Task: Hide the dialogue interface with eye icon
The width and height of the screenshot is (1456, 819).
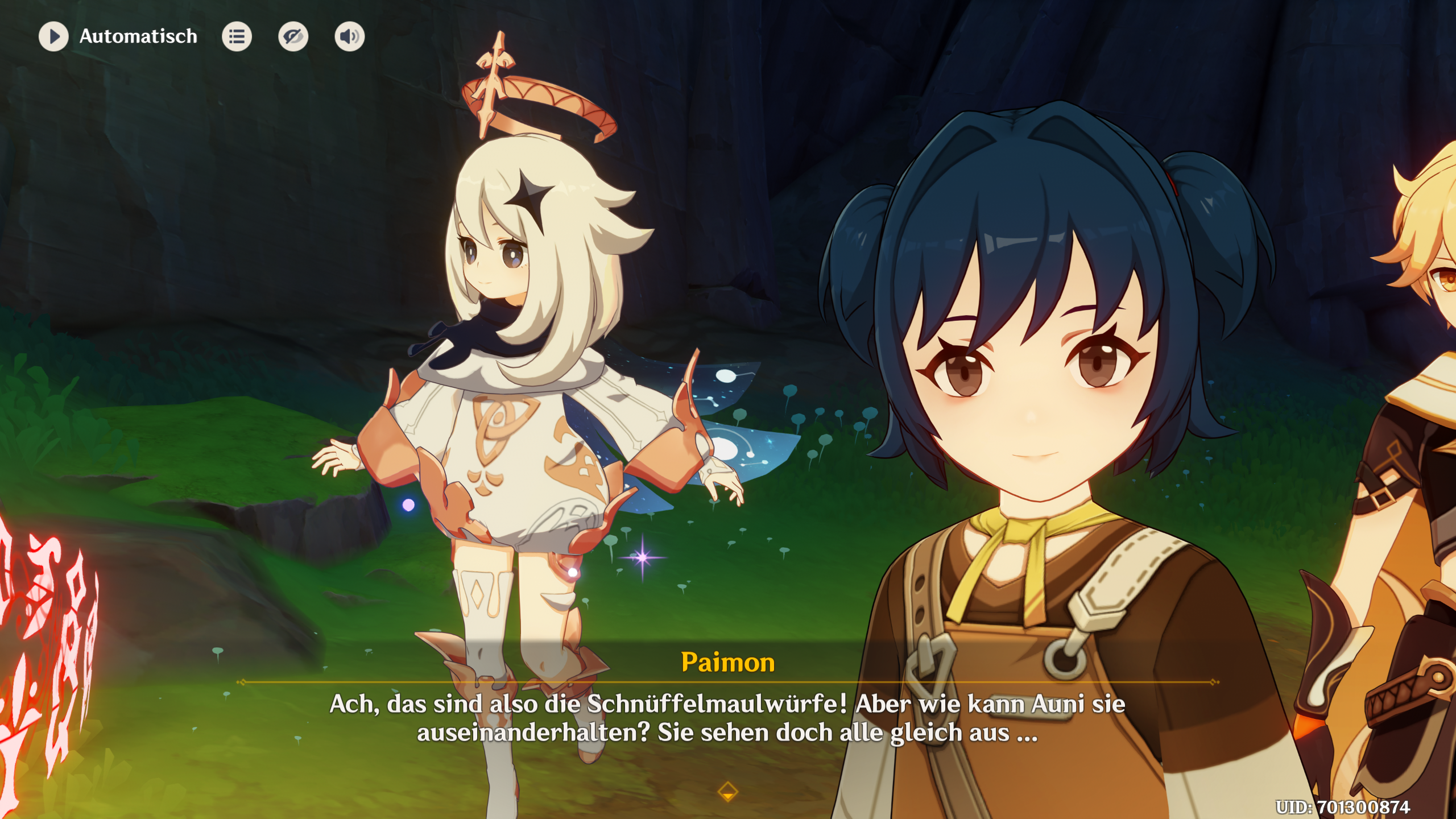Action: tap(293, 36)
